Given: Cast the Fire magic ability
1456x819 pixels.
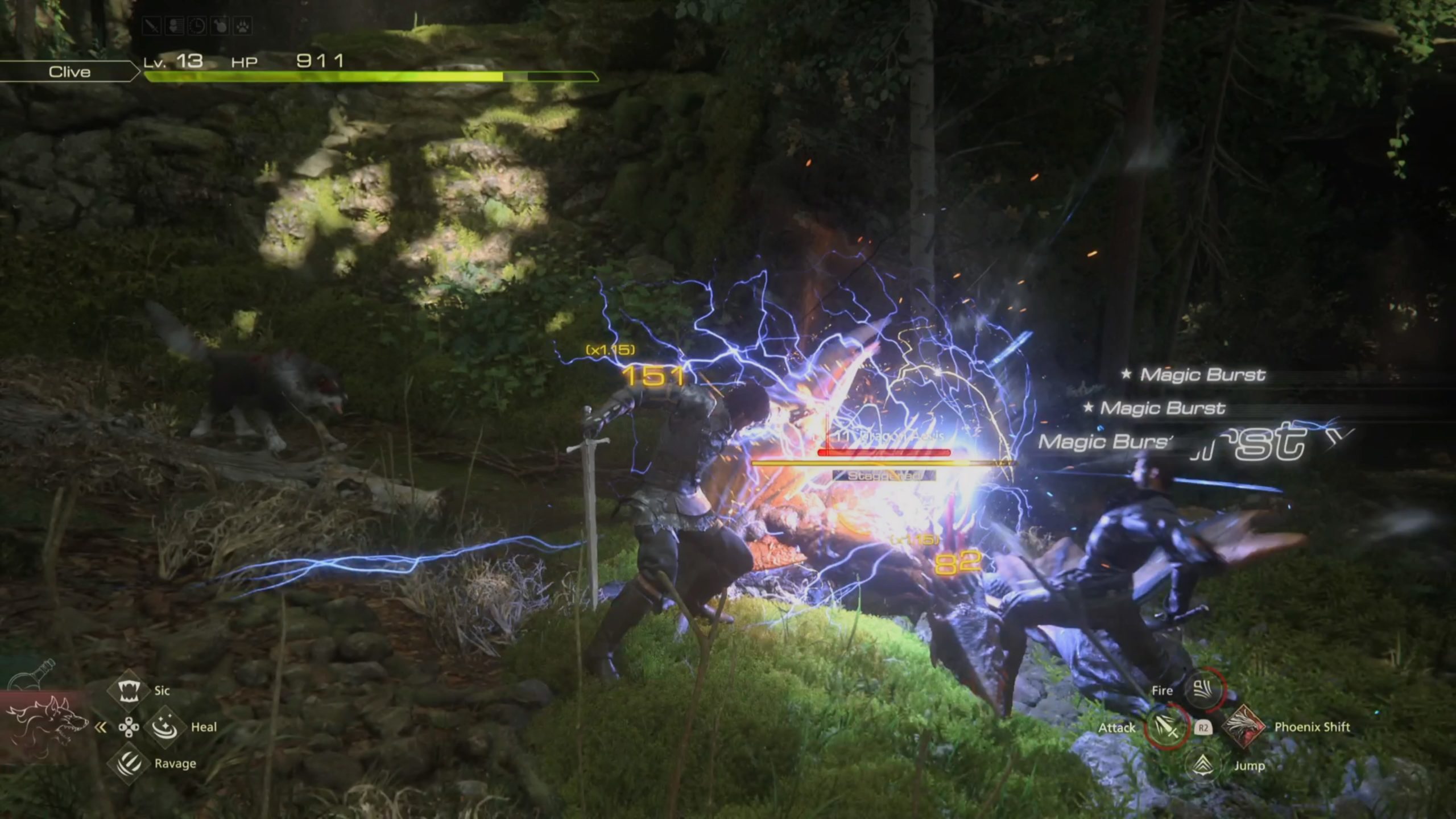Looking at the screenshot, I should click(1202, 690).
